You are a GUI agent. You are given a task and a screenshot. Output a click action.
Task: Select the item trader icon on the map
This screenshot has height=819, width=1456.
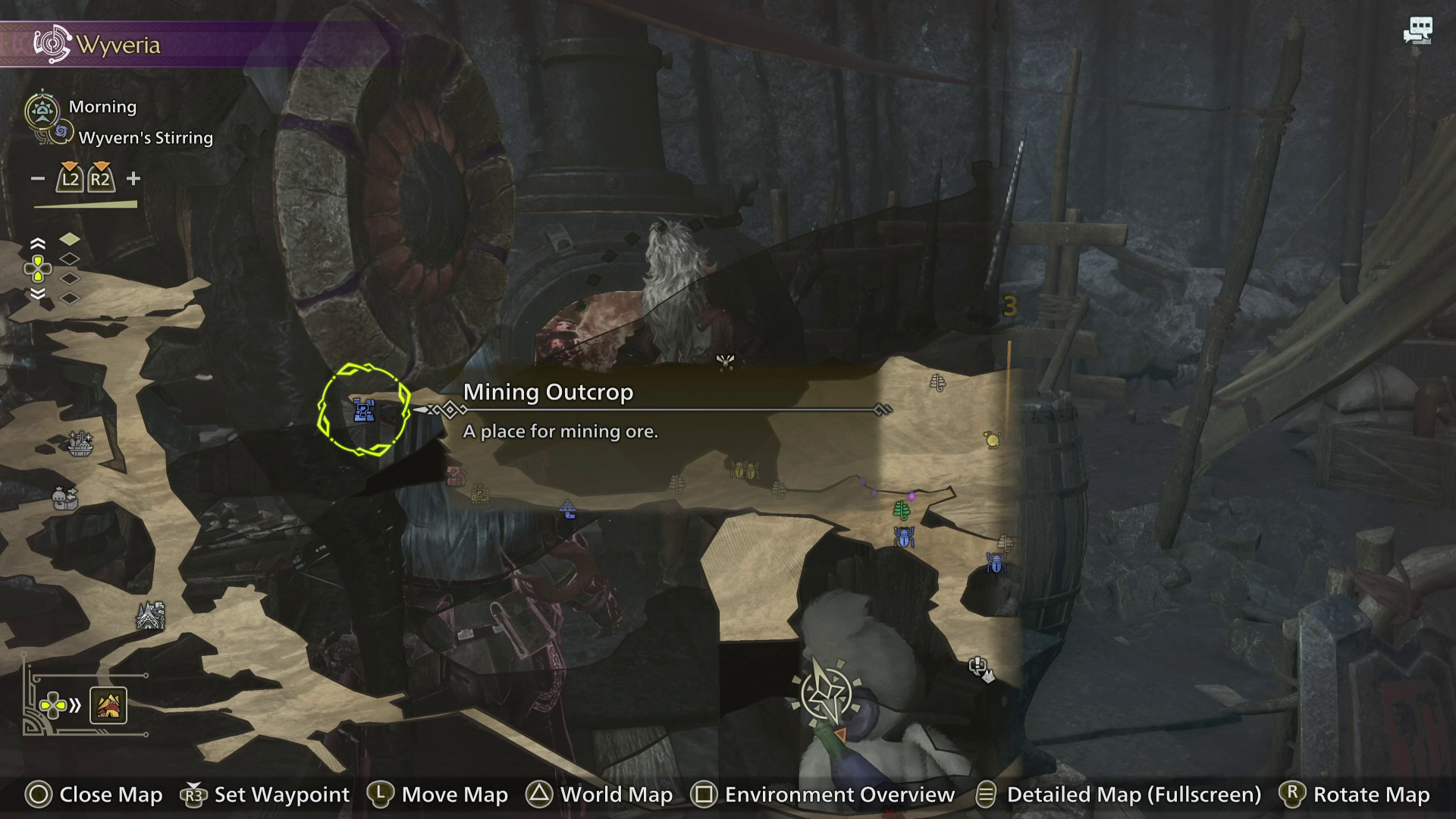(x=64, y=499)
